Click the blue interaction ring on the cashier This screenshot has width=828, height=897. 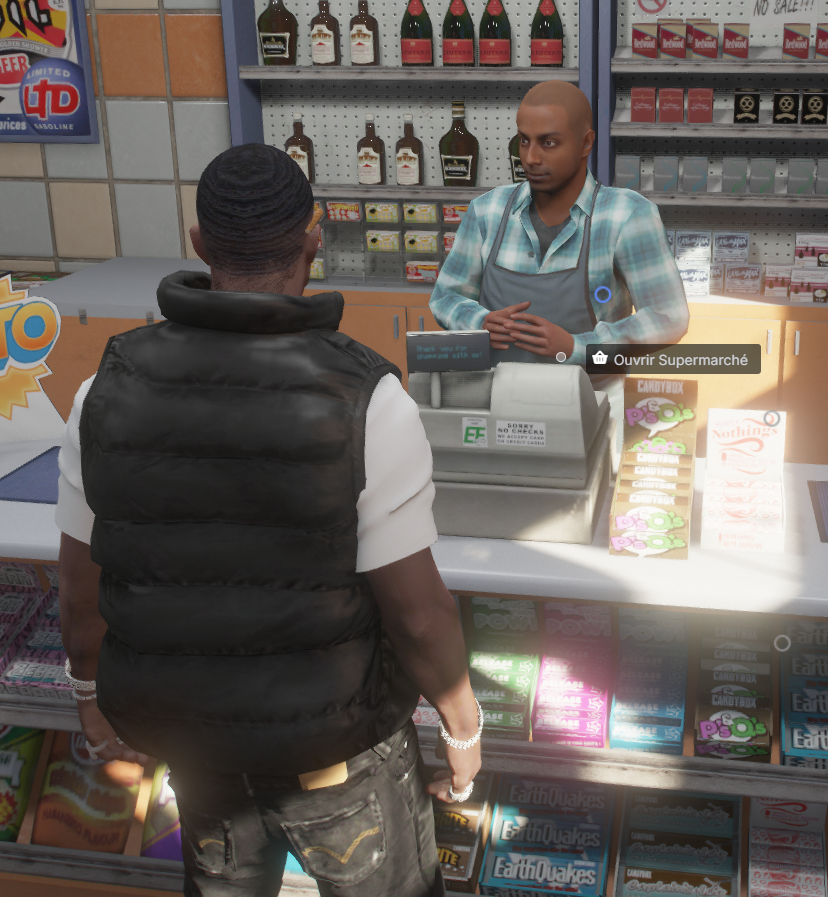click(x=602, y=294)
